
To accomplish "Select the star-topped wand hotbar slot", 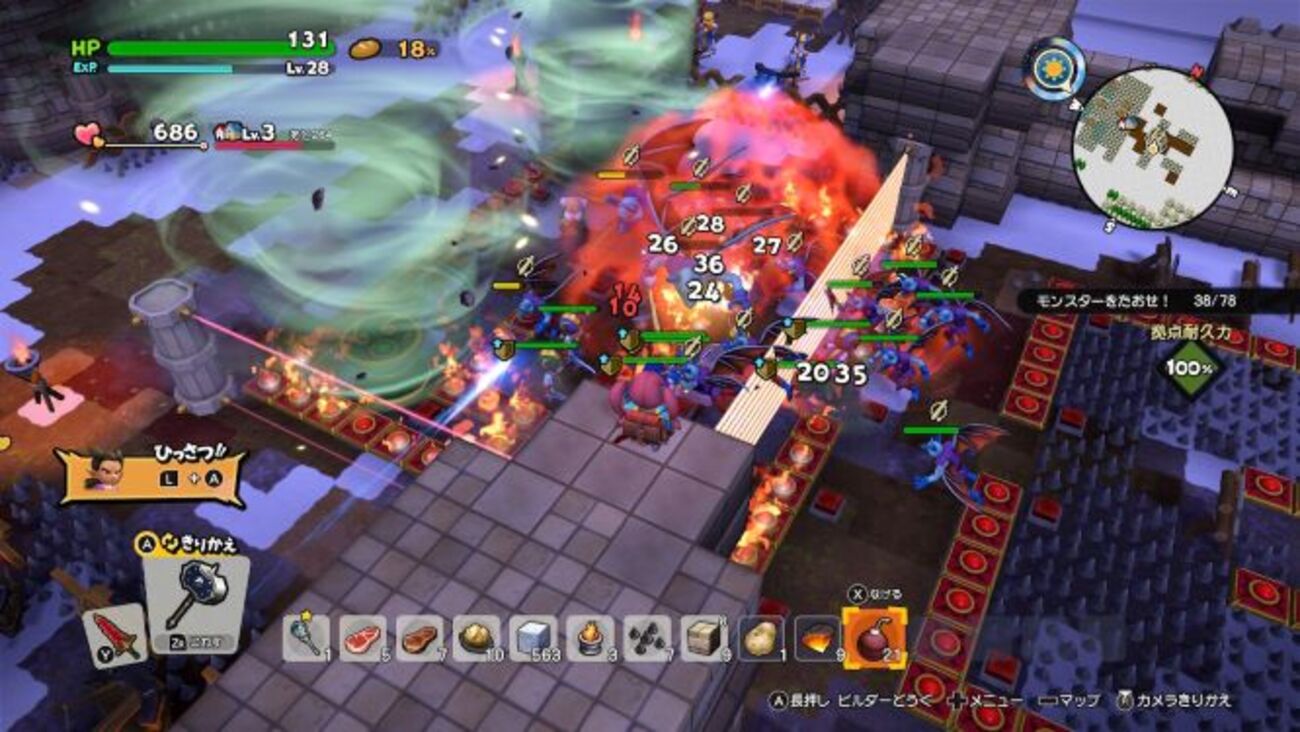I will pos(305,637).
